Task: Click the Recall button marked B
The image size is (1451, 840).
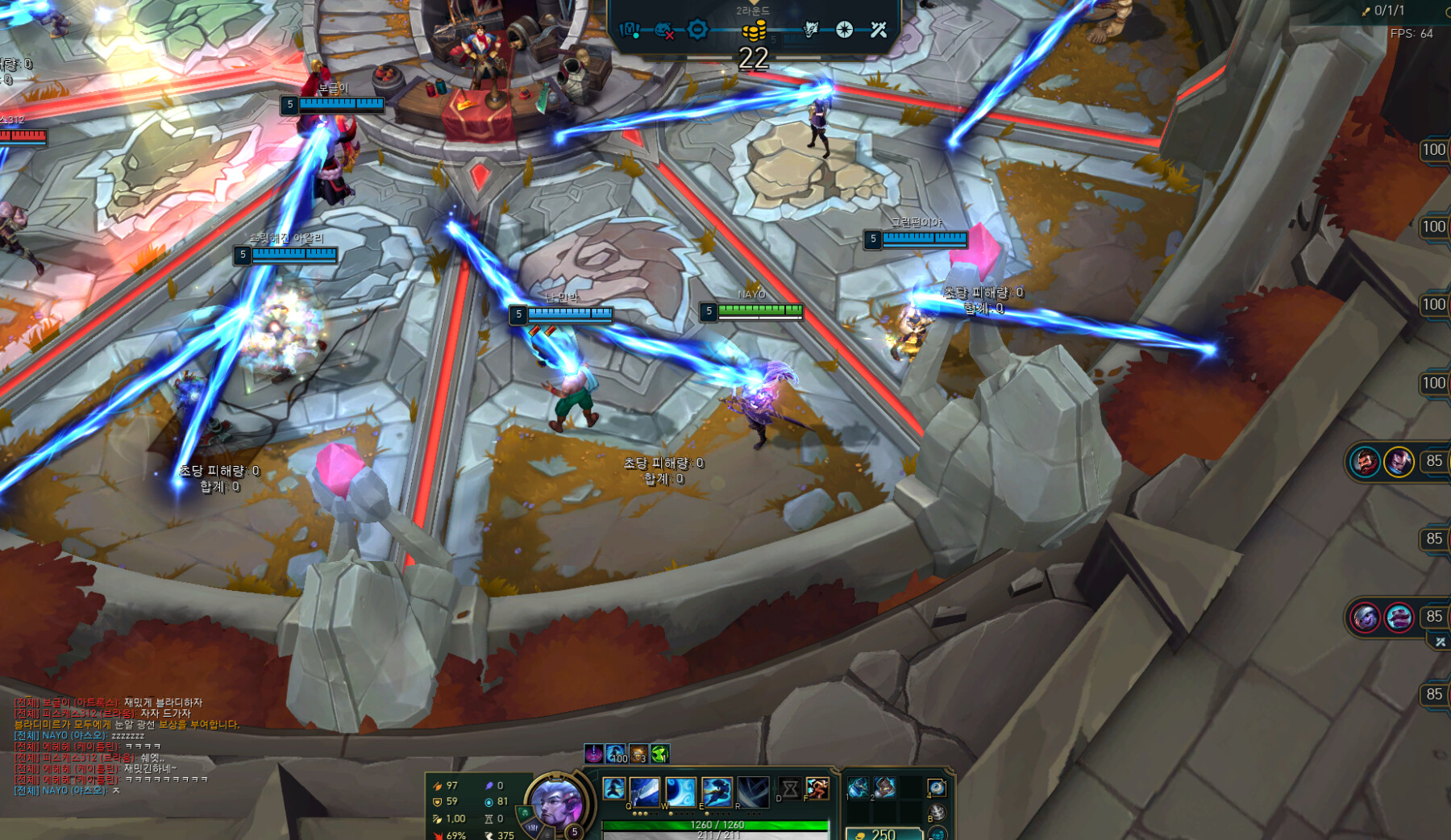Action: pos(937,812)
